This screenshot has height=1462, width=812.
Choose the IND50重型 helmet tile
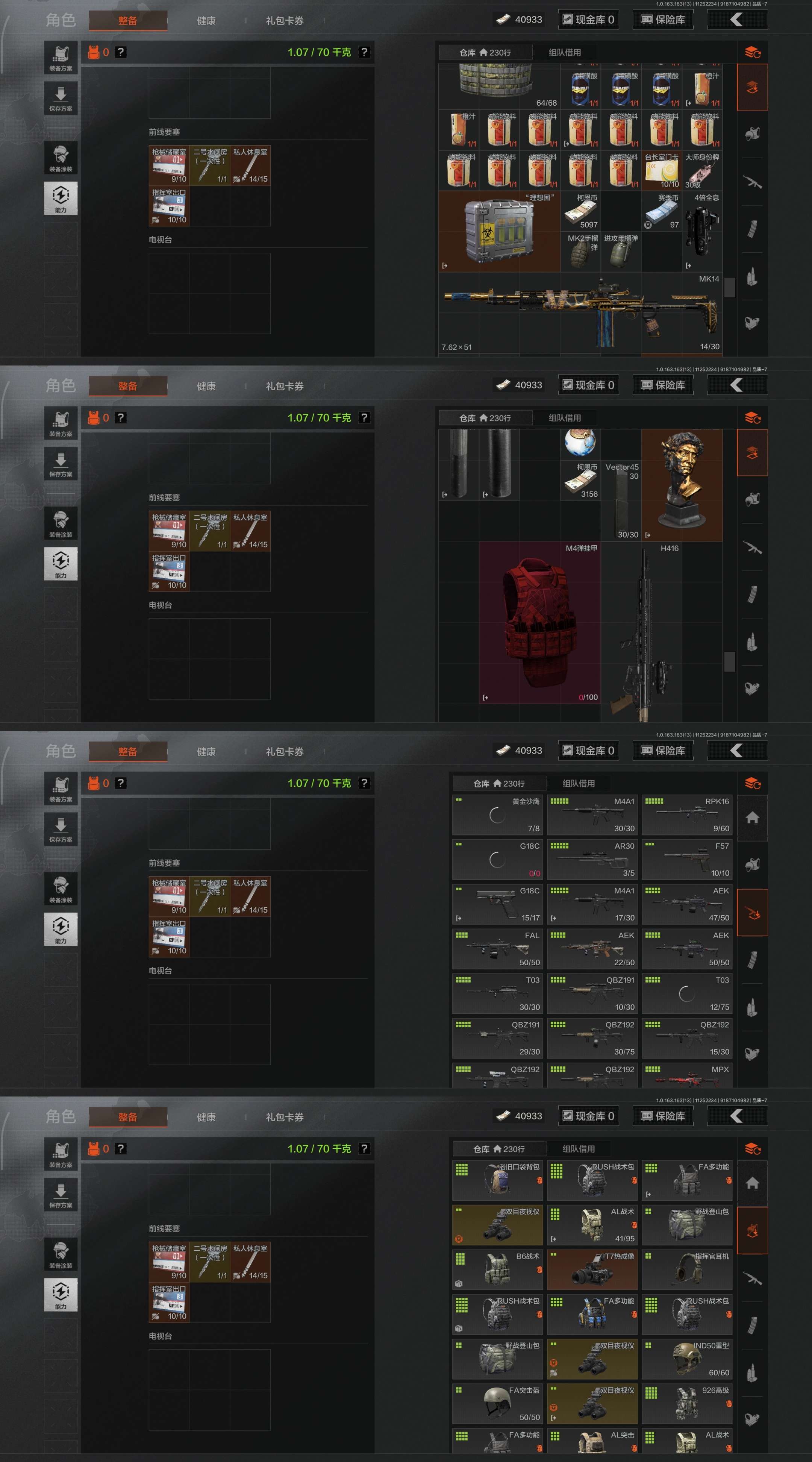coord(686,1359)
